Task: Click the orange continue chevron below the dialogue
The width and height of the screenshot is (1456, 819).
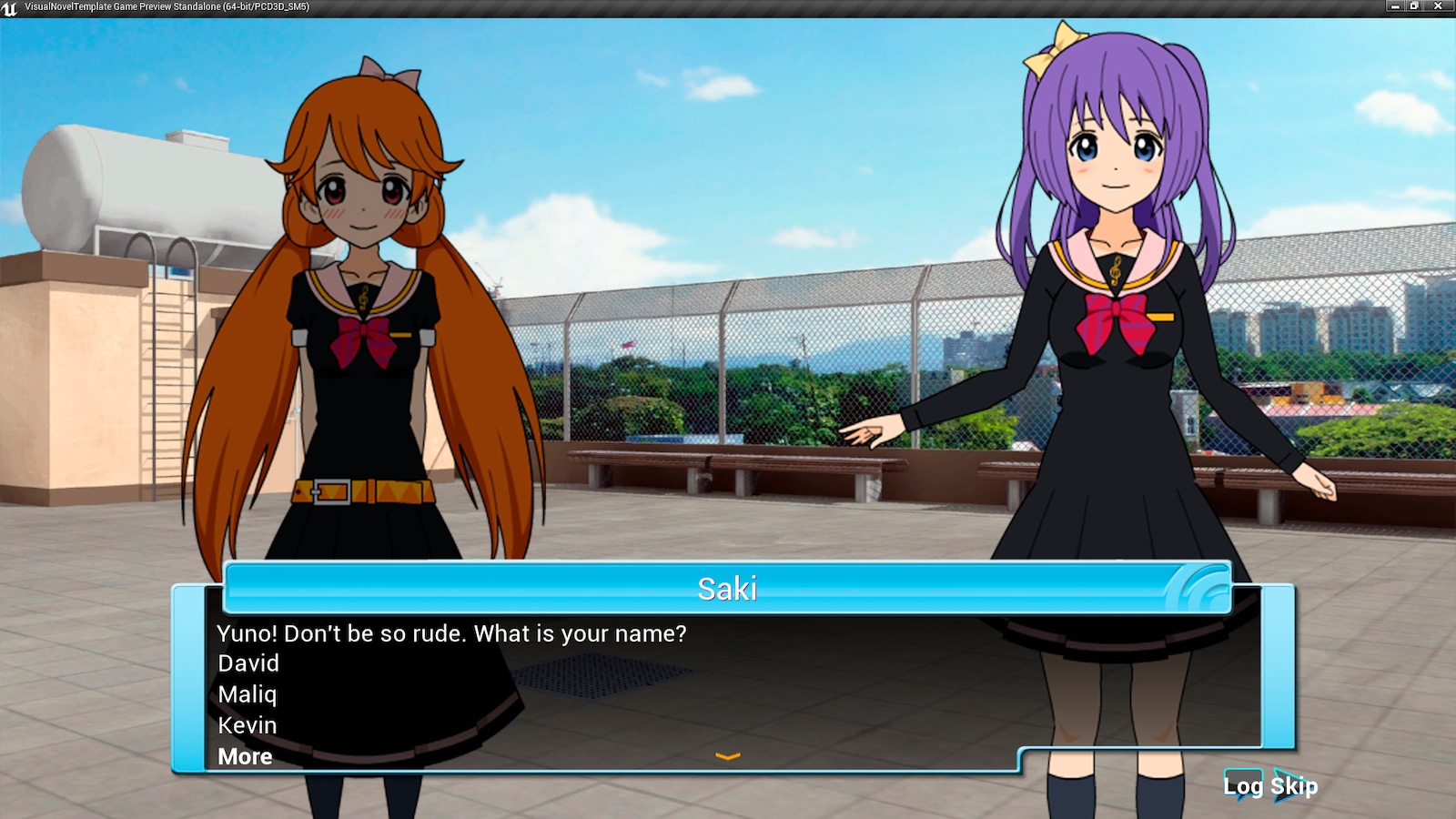Action: coord(727,756)
